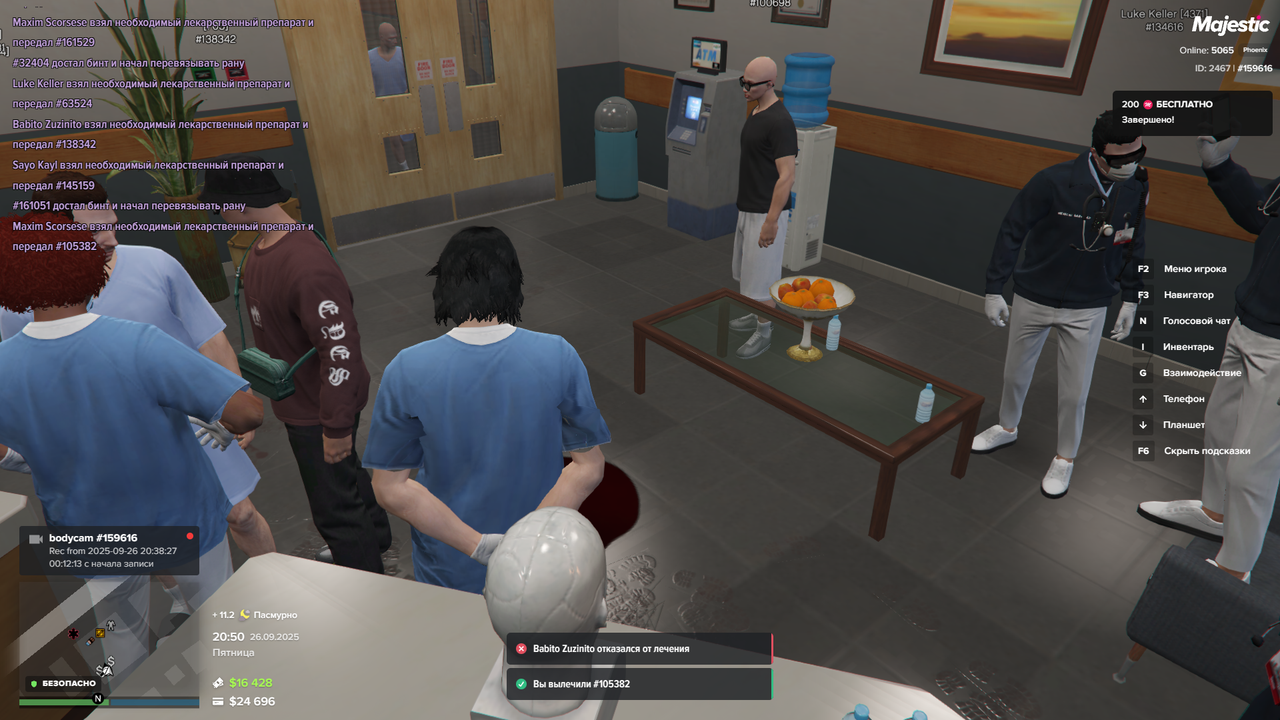Select the bodycam #159616 recording widget
Image resolution: width=1280 pixels, height=720 pixels.
(109, 551)
